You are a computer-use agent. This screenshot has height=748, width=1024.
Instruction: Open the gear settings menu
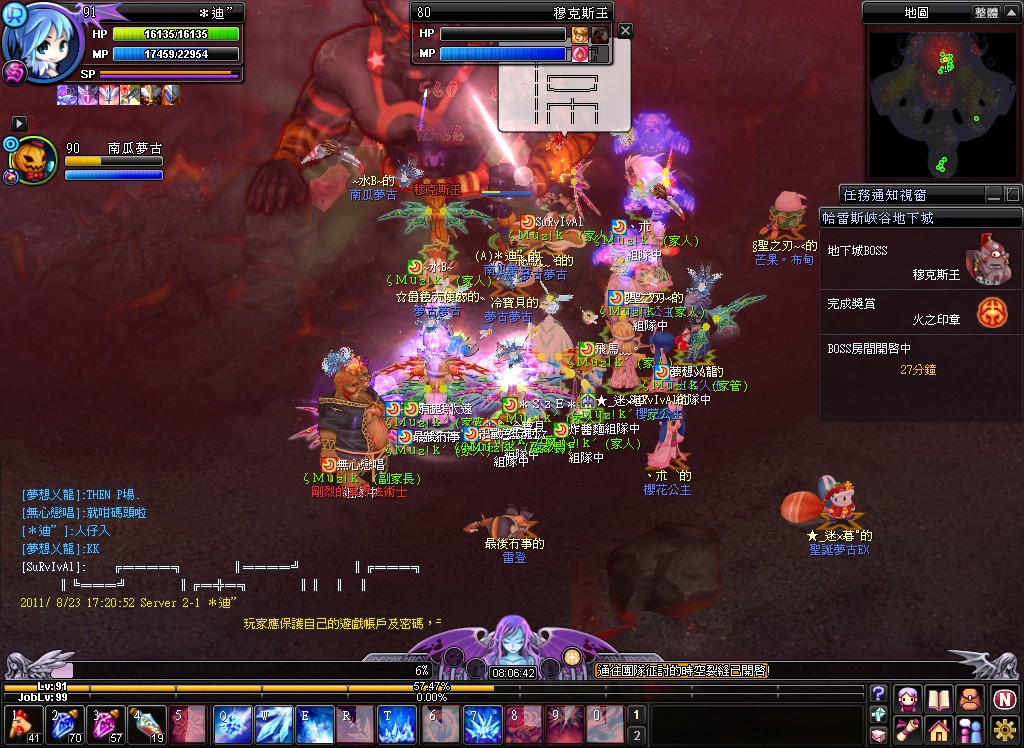tap(1005, 728)
